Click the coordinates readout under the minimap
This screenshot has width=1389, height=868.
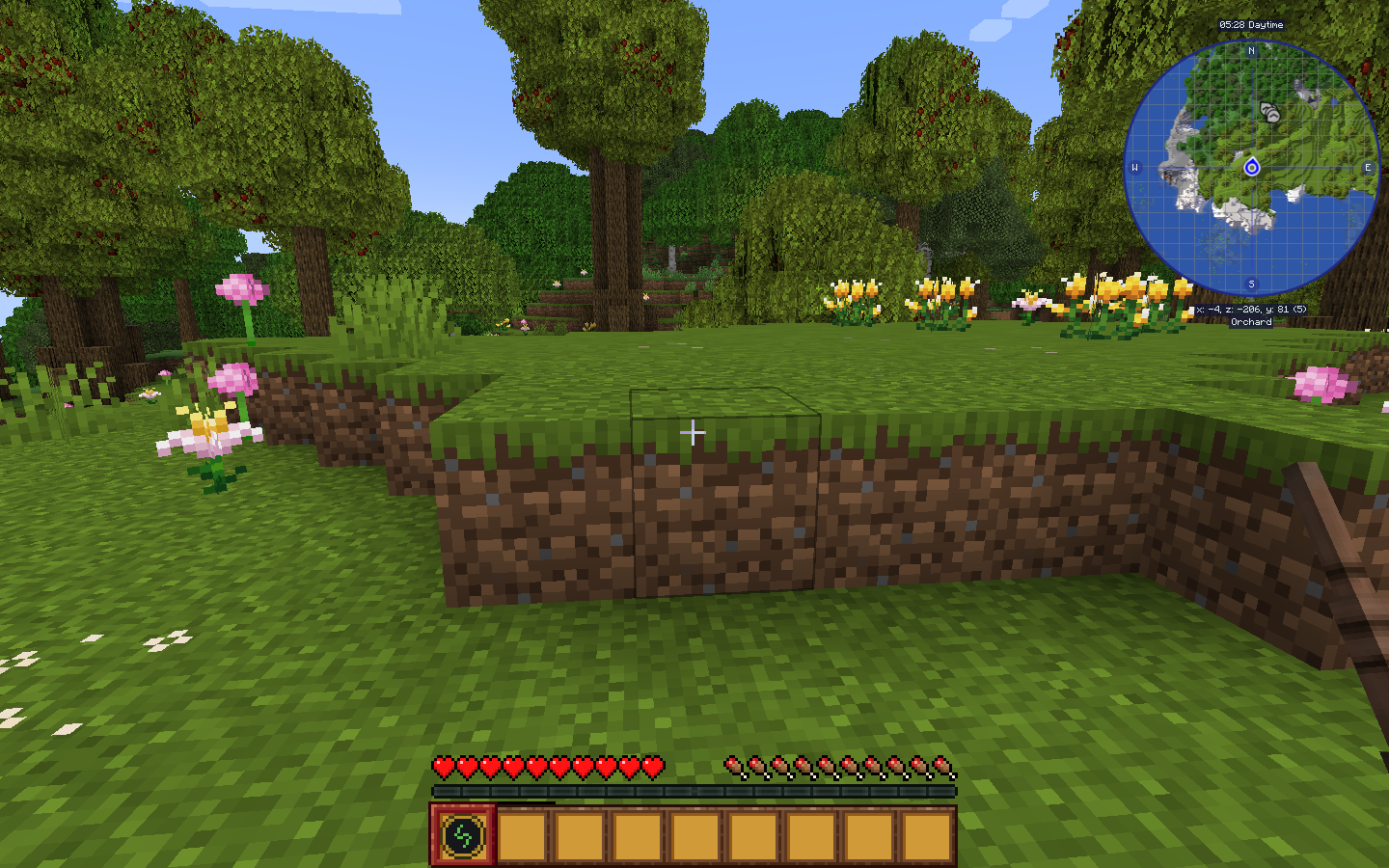point(1251,311)
